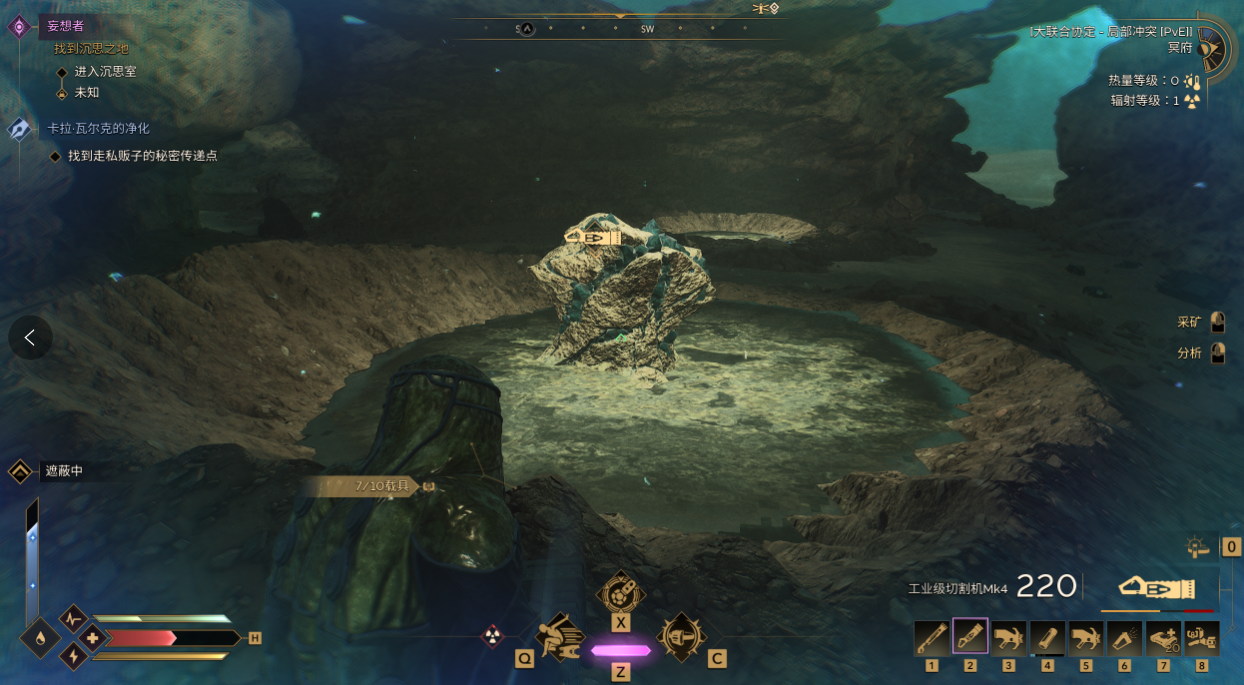The width and height of the screenshot is (1244, 685).
Task: Equip the gun in hotbar slot 3
Action: pos(1008,637)
